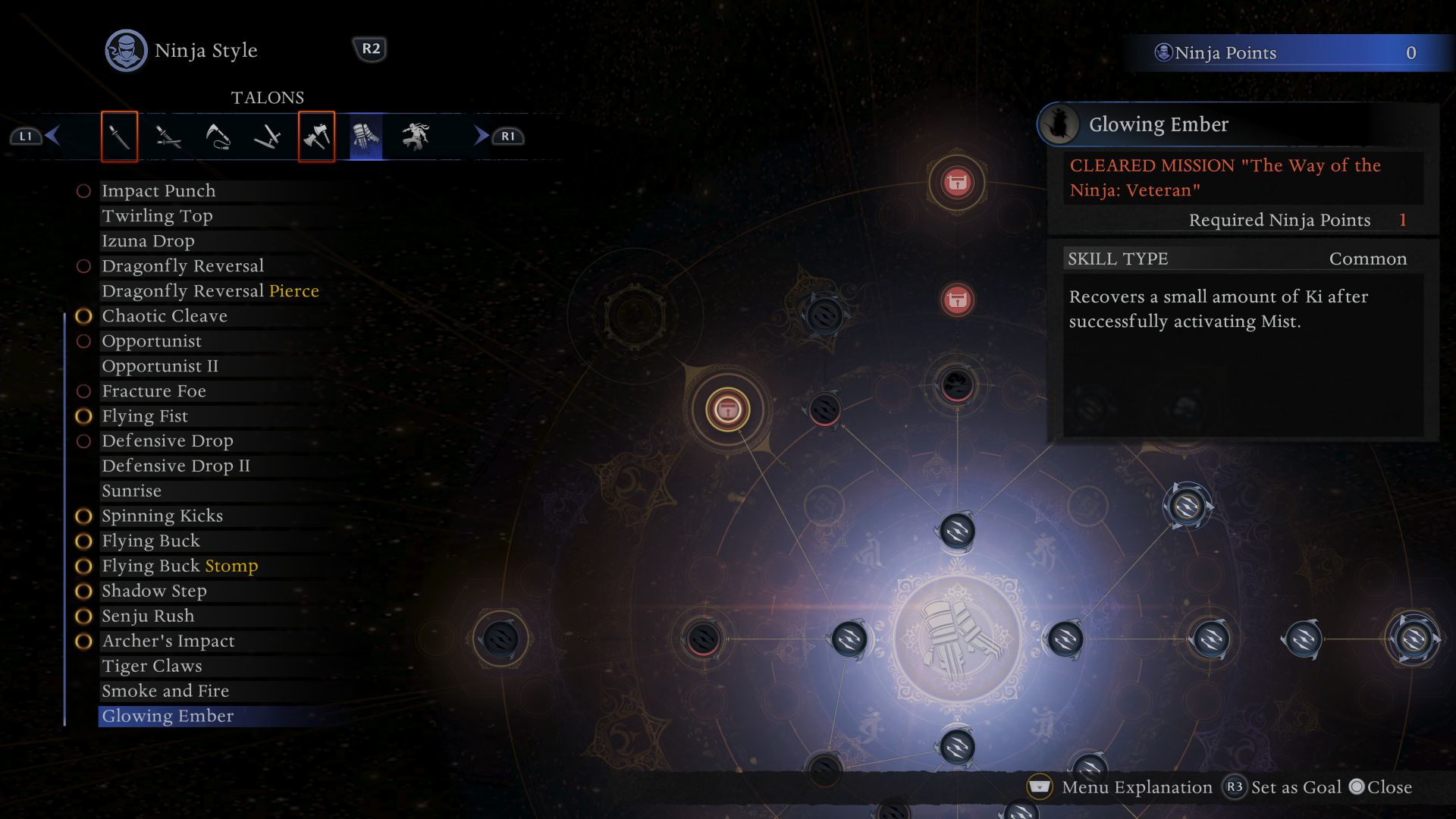Switch to the dual ninja swords tab
This screenshot has height=819, width=1456.
[x=168, y=136]
